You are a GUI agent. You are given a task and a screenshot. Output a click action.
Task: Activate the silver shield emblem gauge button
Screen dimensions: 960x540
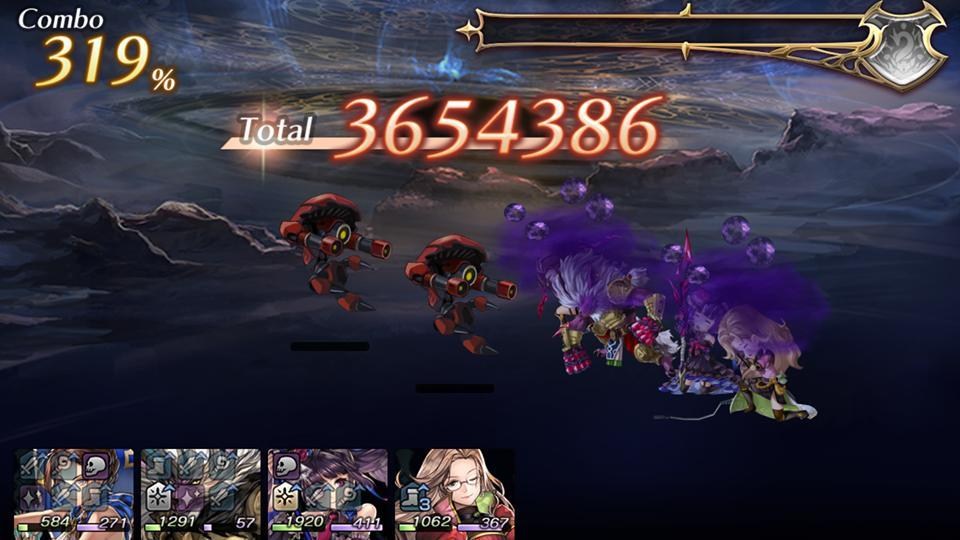pos(904,45)
